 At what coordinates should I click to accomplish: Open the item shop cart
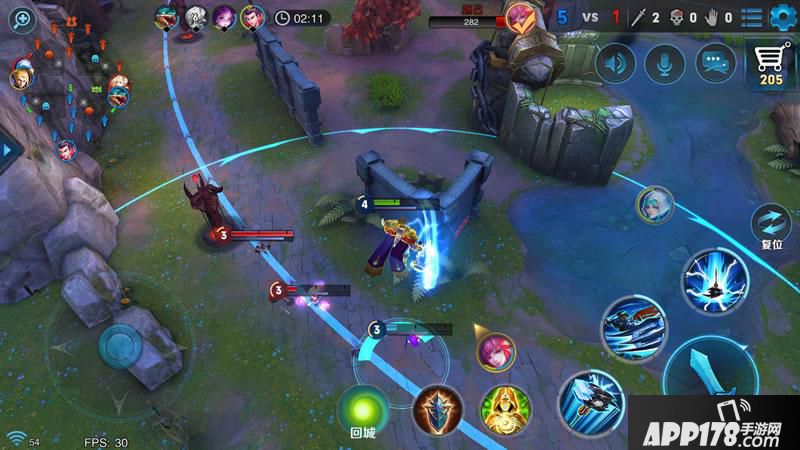(x=772, y=67)
